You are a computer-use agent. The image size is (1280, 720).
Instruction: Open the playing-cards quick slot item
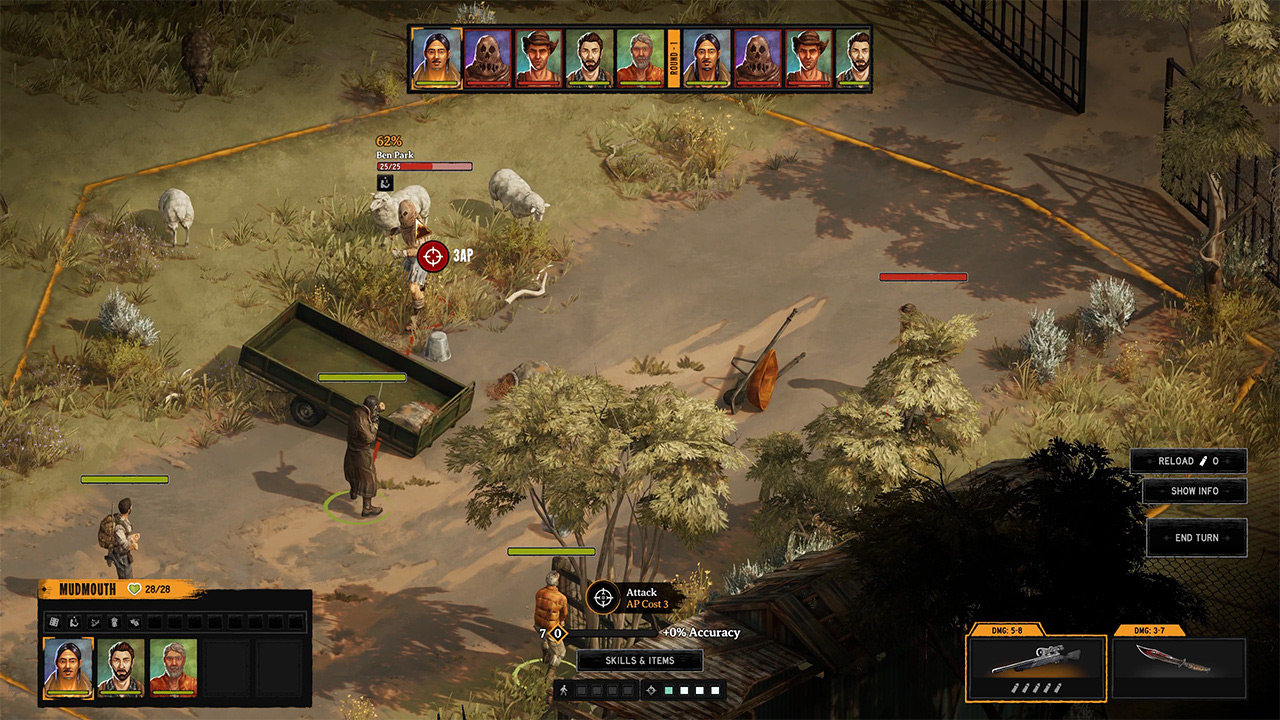[54, 621]
